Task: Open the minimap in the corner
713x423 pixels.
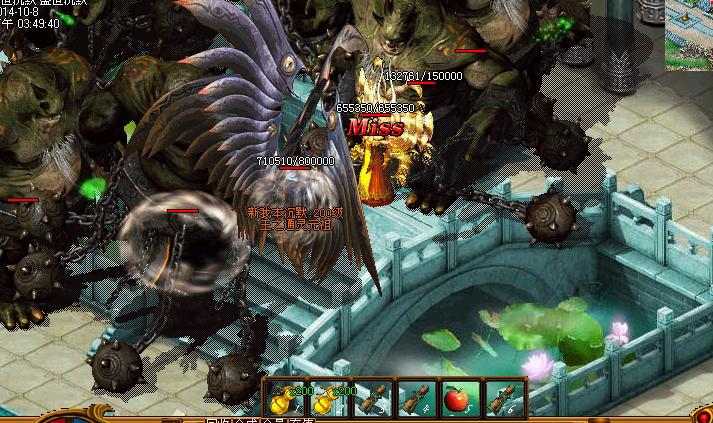Action: pos(690,34)
